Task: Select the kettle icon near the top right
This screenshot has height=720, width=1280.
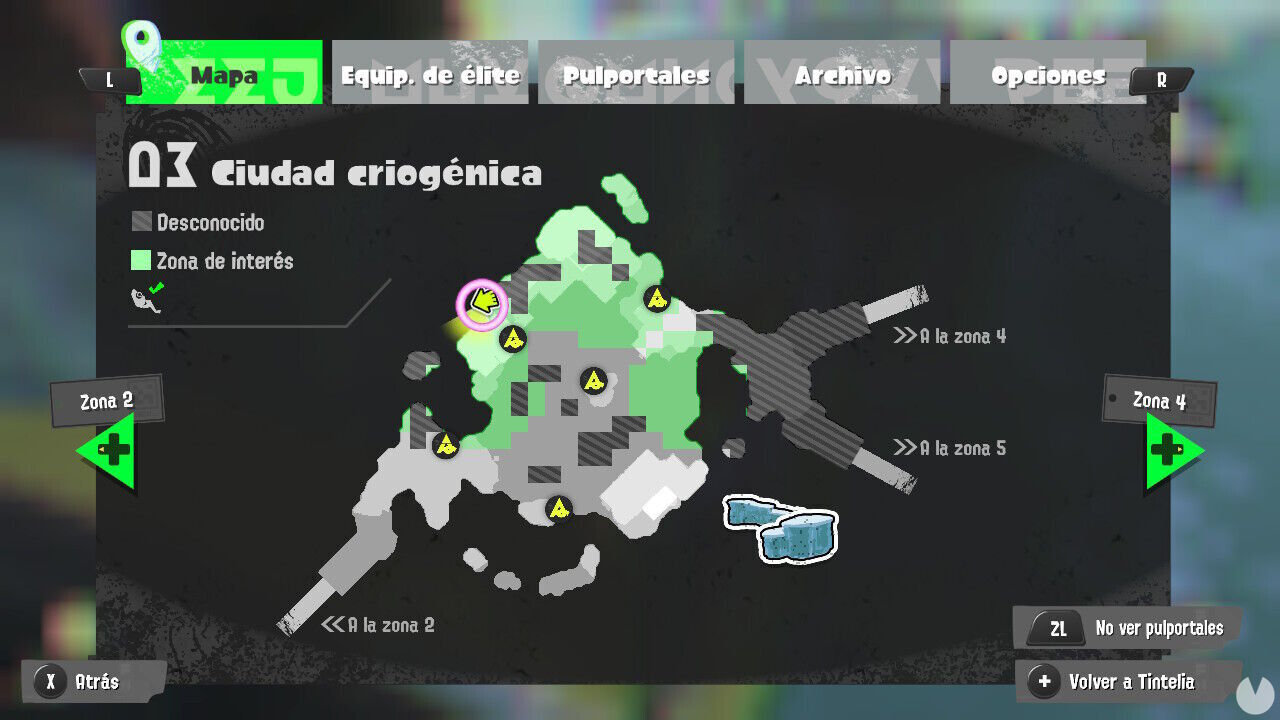Action: [657, 297]
